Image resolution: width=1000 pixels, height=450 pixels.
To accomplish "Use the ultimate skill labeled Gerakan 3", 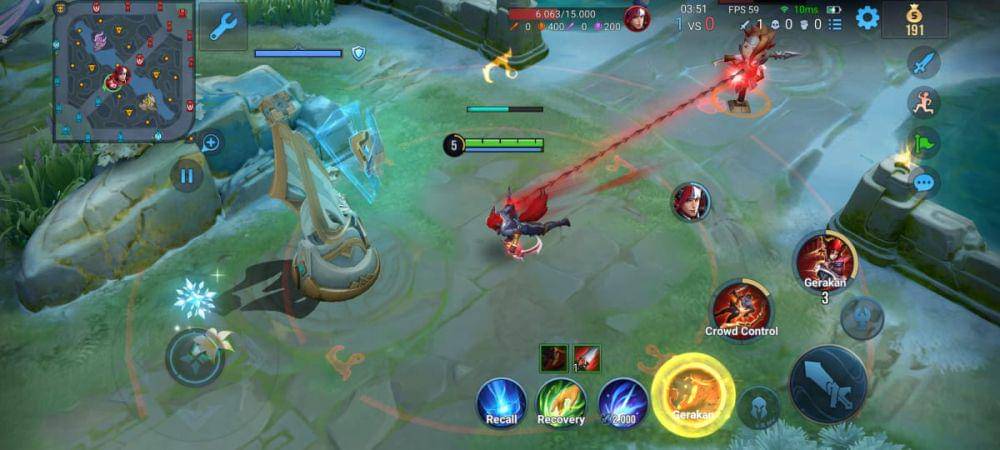I will tap(825, 261).
